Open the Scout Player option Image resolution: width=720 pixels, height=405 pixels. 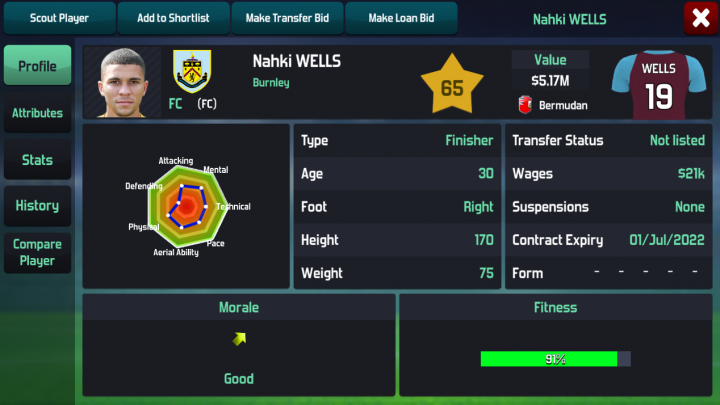(x=59, y=18)
